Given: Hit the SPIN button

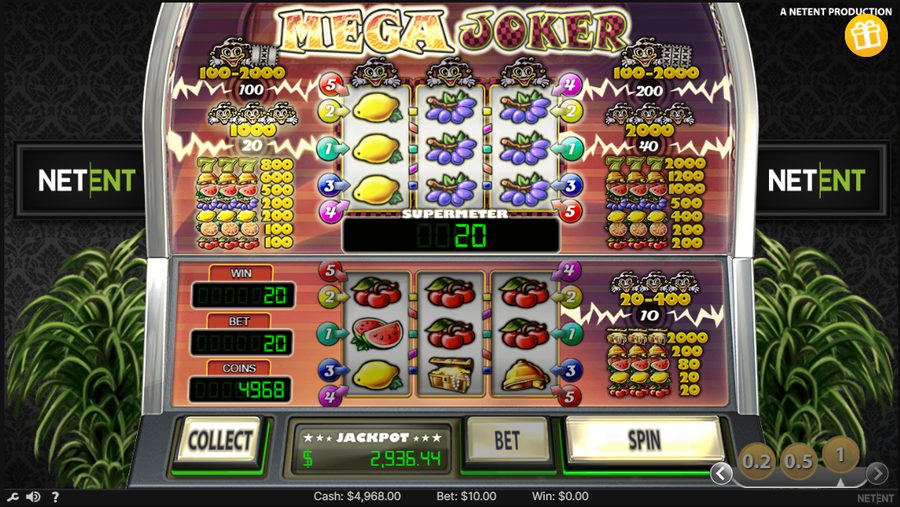Looking at the screenshot, I should coord(643,439).
